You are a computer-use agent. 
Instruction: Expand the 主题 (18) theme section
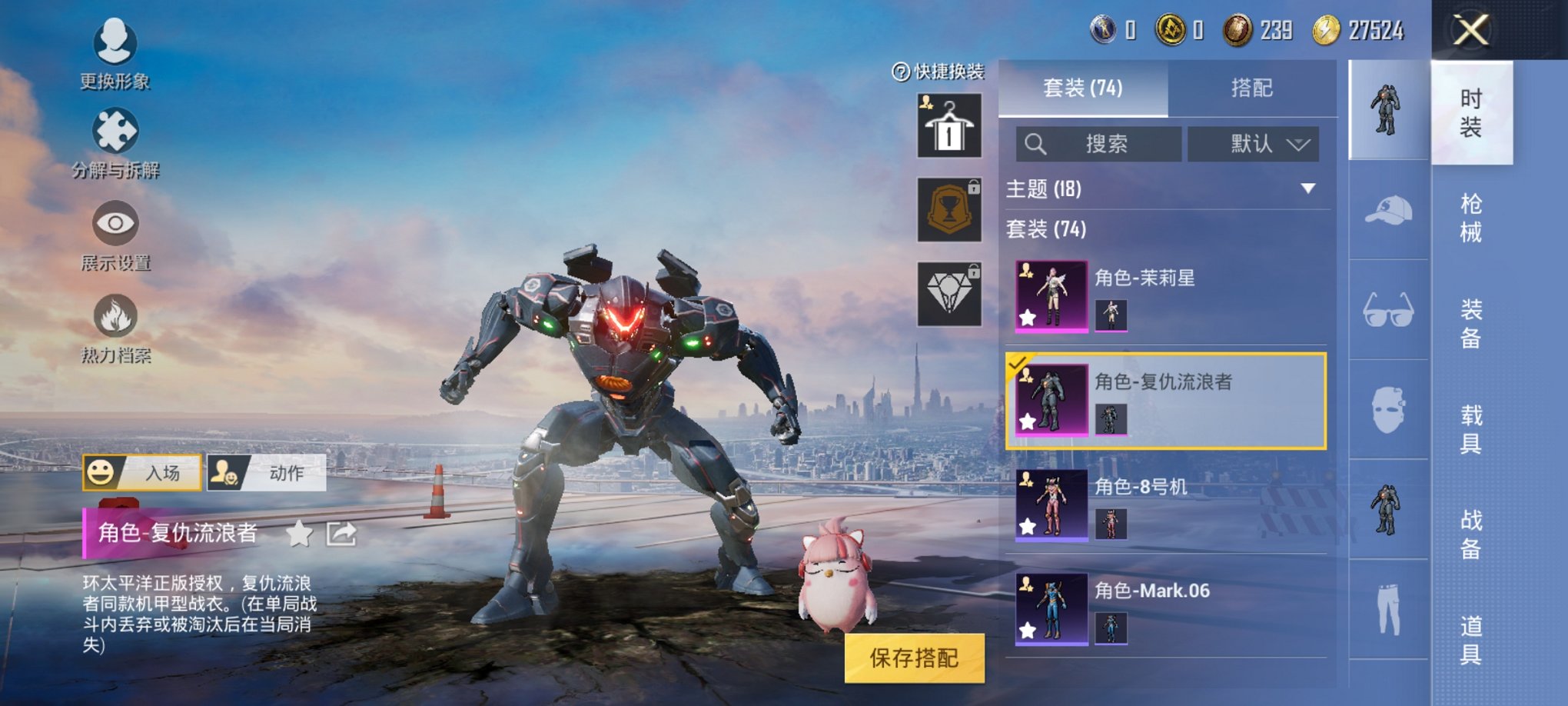point(1307,188)
